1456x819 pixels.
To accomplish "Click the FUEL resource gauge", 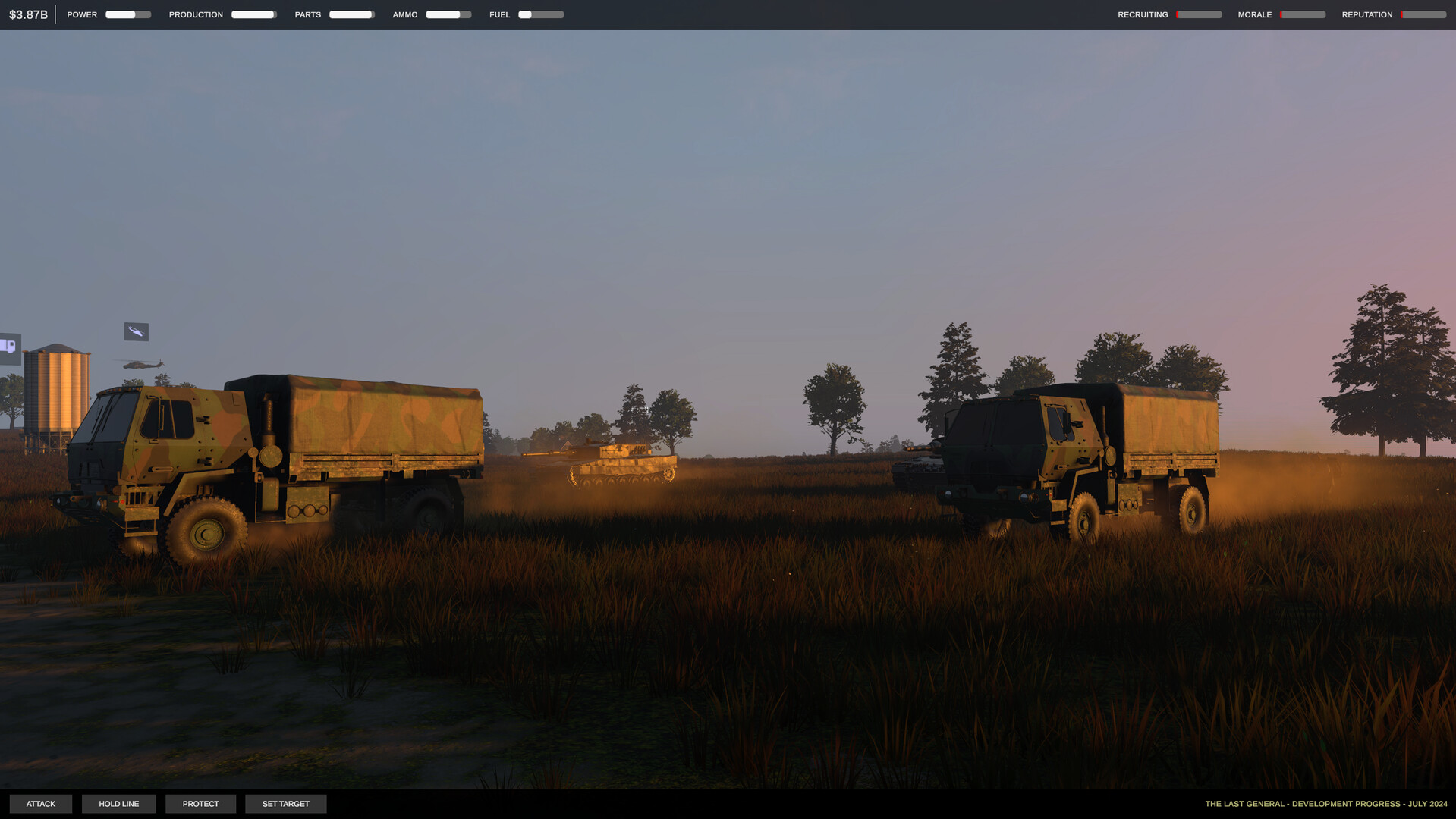I will 540,14.
